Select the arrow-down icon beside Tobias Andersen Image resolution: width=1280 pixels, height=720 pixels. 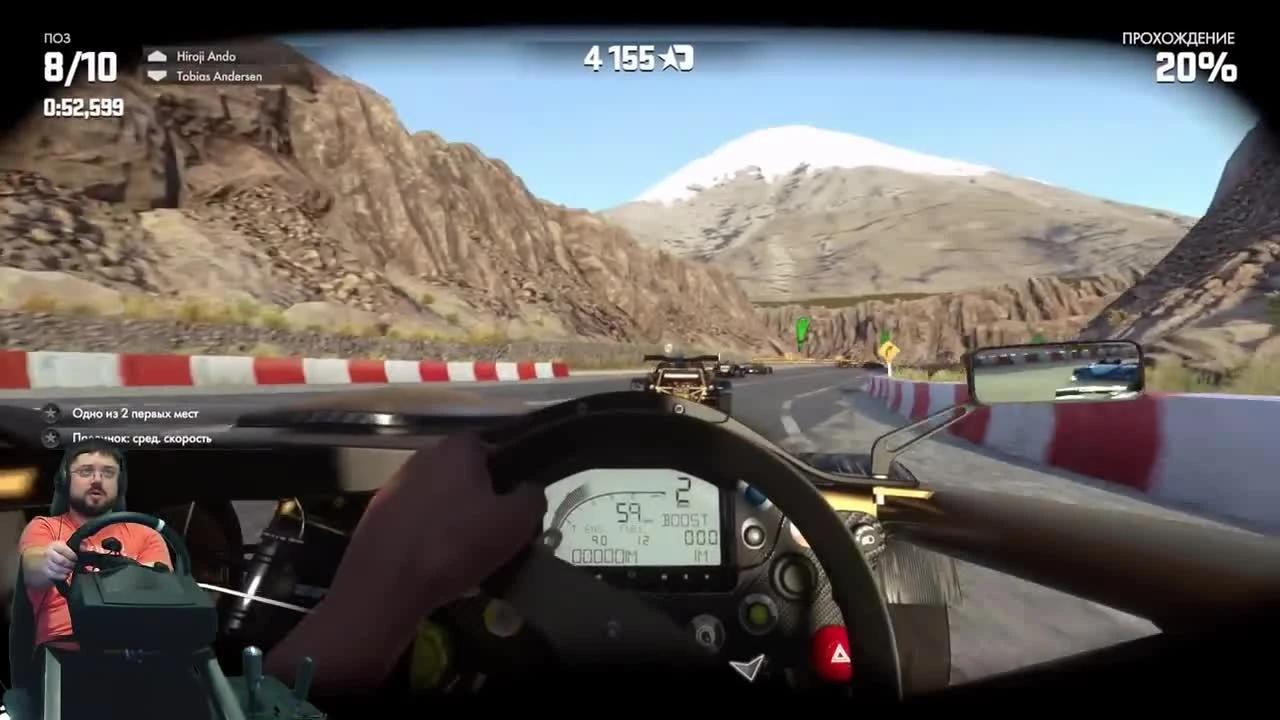click(x=158, y=76)
